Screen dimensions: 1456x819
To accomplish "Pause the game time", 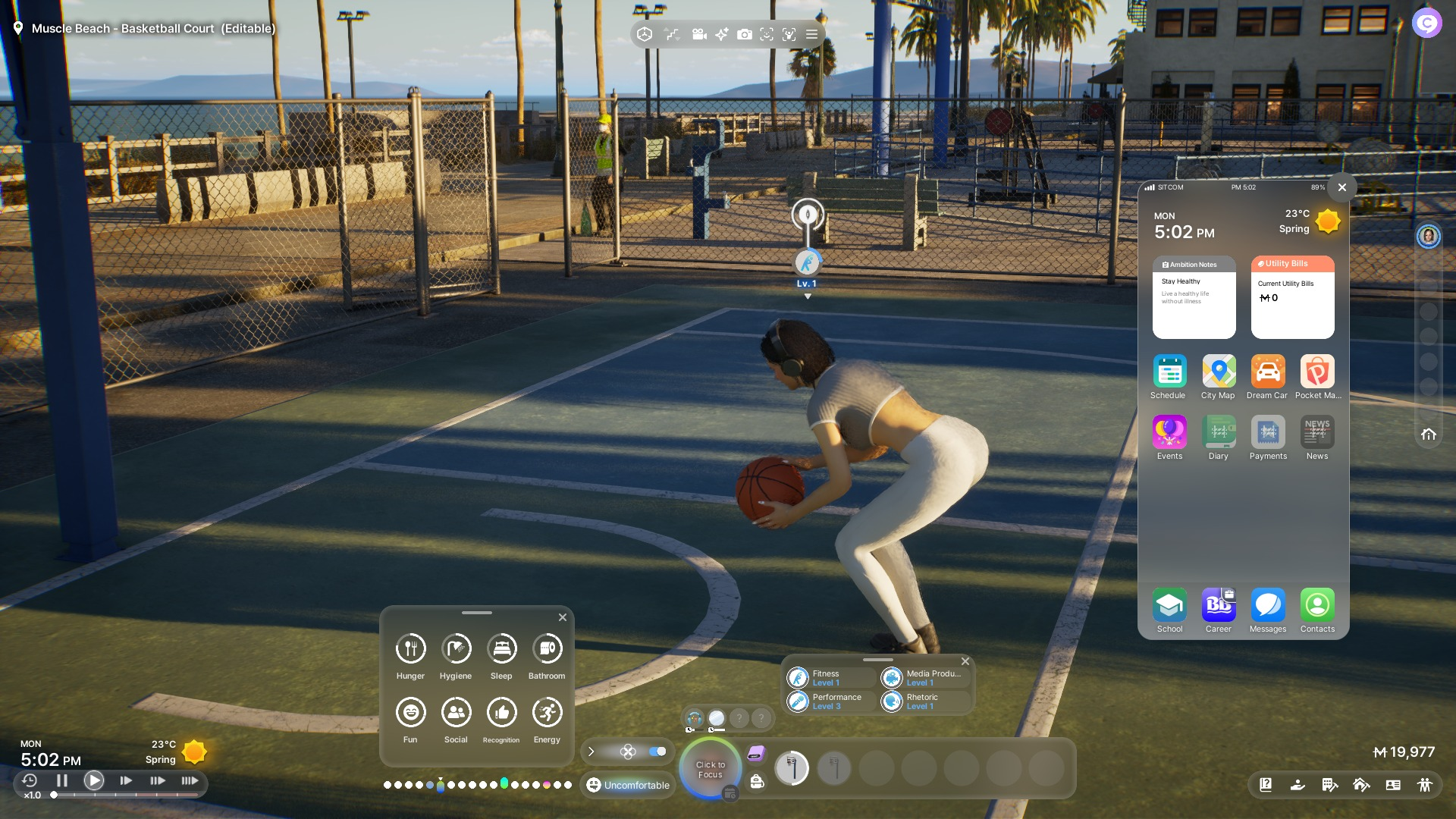I will pyautogui.click(x=62, y=780).
